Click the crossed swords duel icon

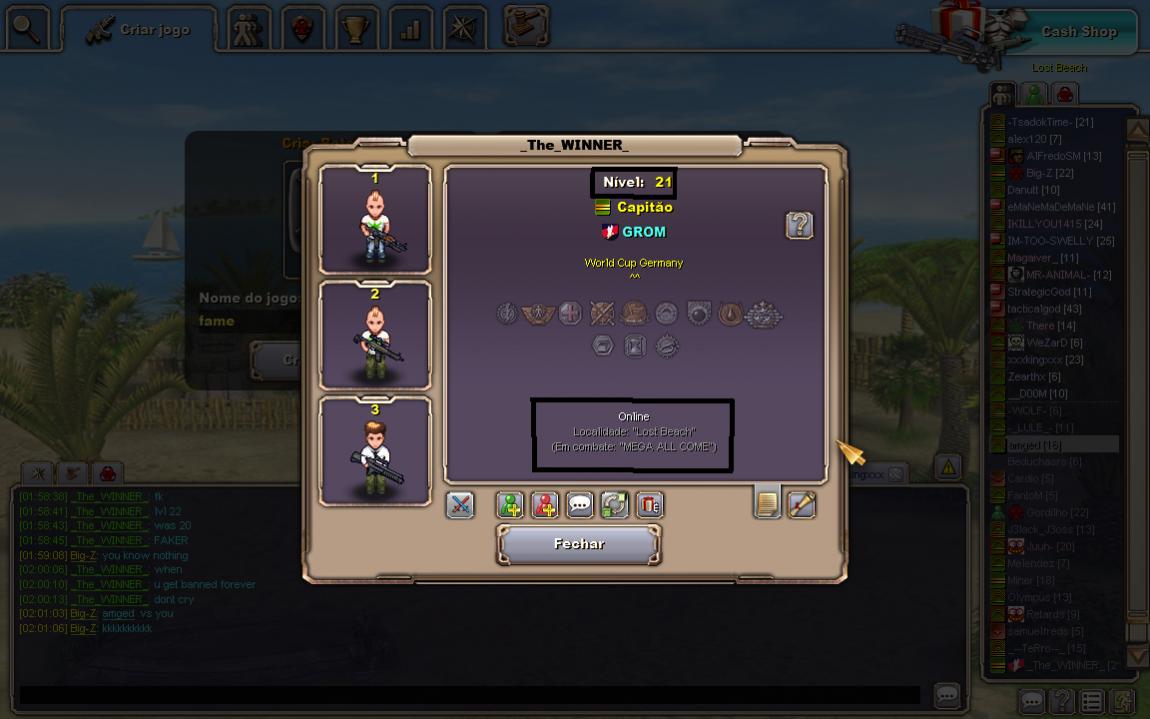(460, 505)
